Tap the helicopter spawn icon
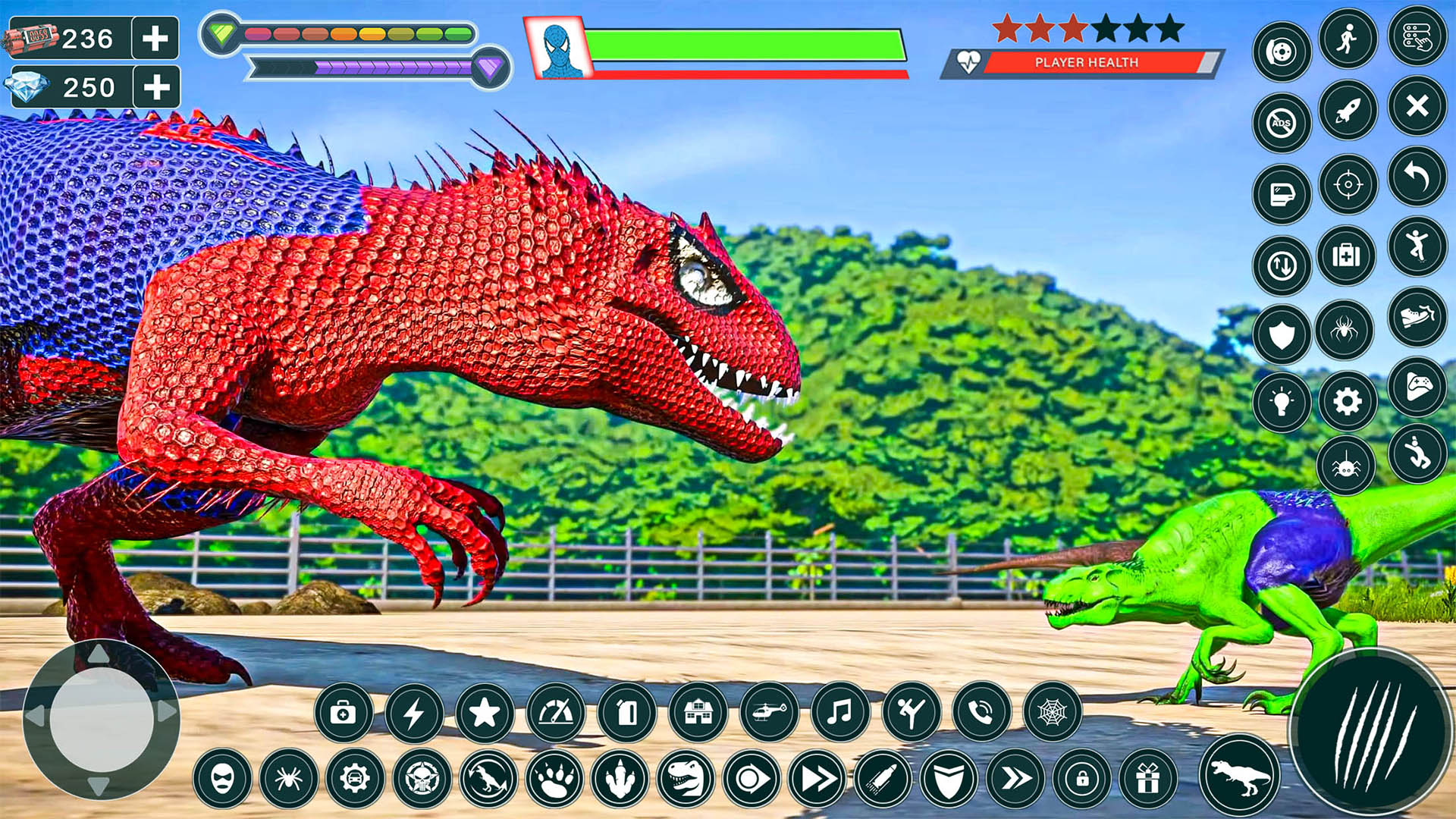1456x819 pixels. pos(771,713)
